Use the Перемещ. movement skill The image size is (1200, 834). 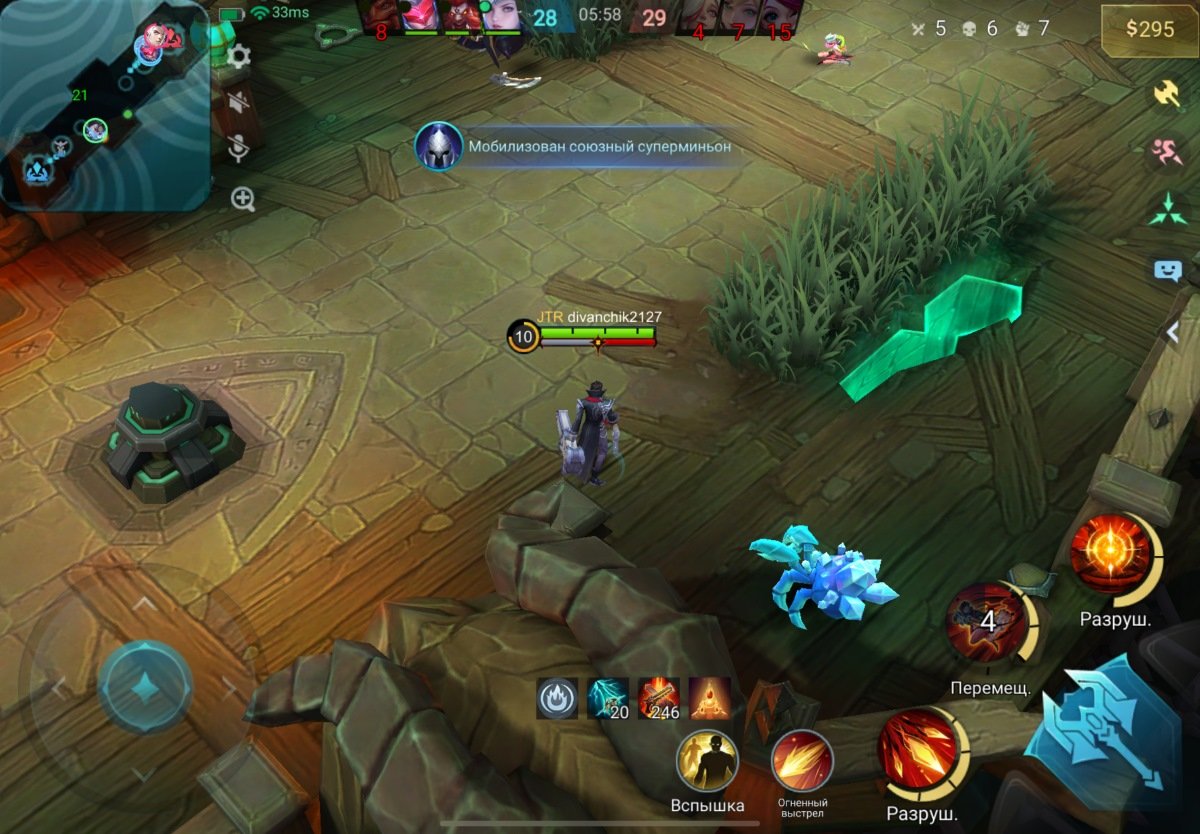(x=987, y=623)
